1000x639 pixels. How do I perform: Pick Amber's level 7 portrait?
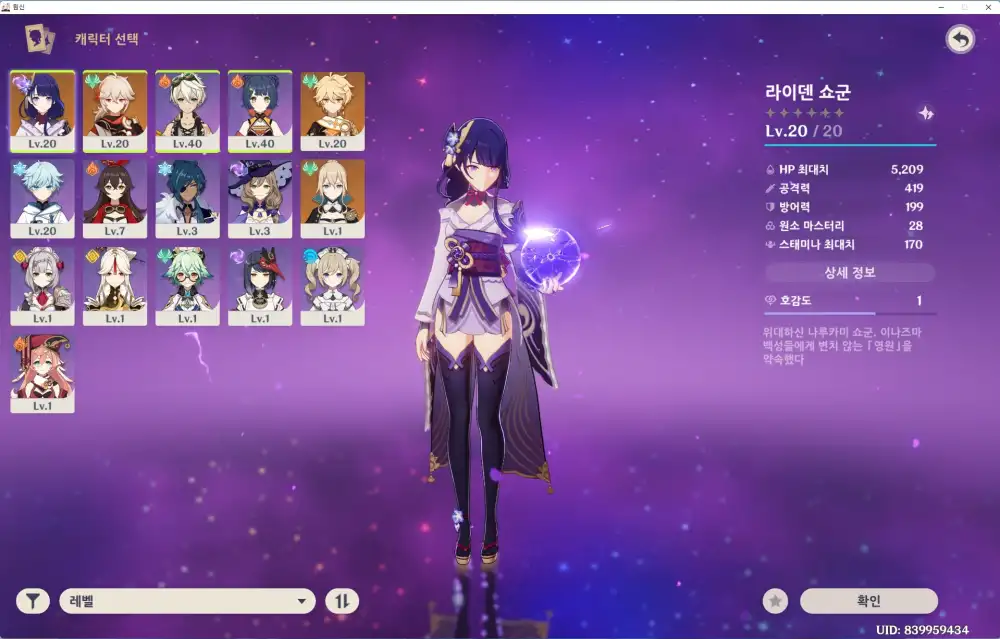pyautogui.click(x=115, y=197)
